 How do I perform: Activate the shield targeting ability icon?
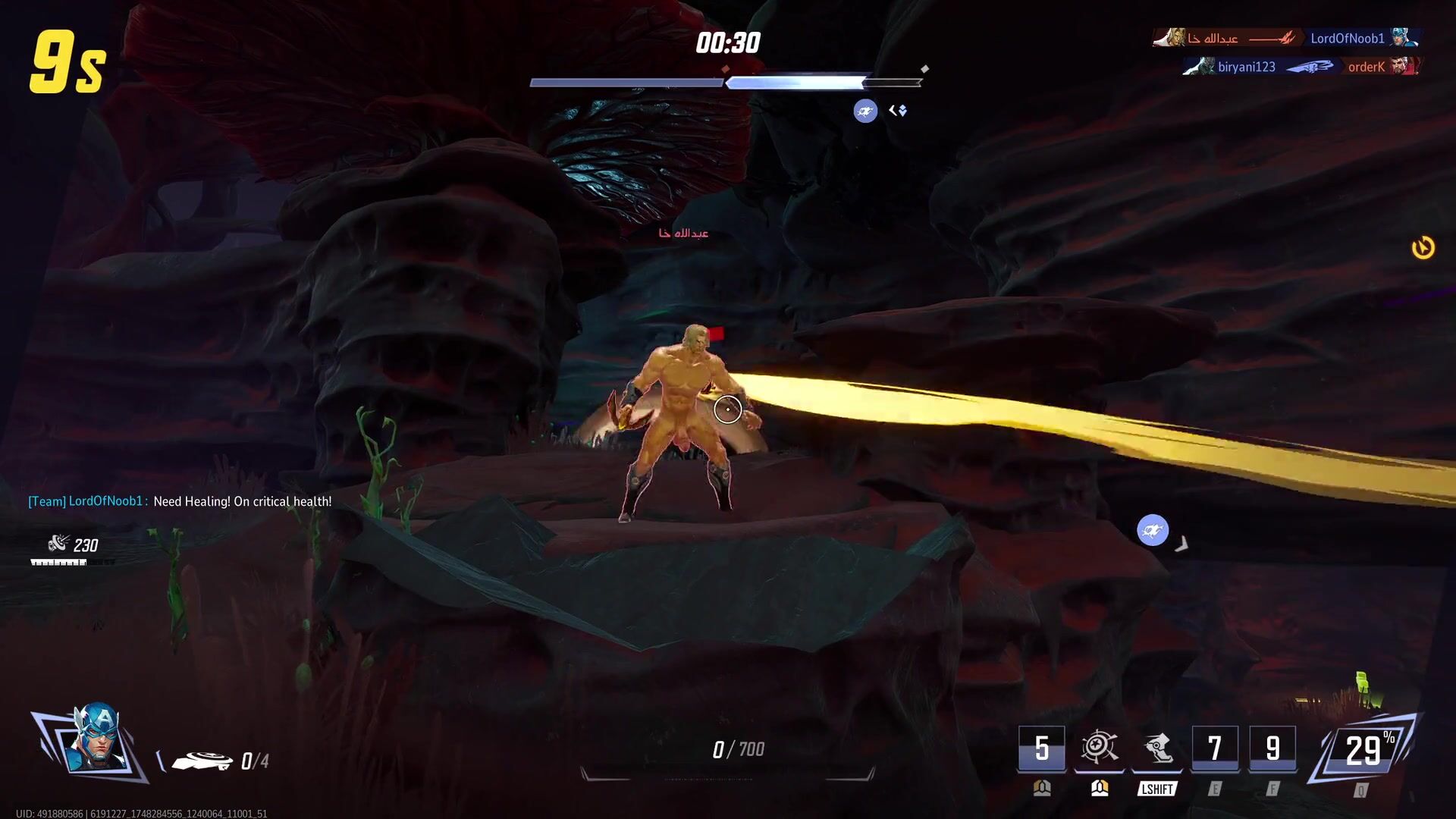pos(1099,748)
